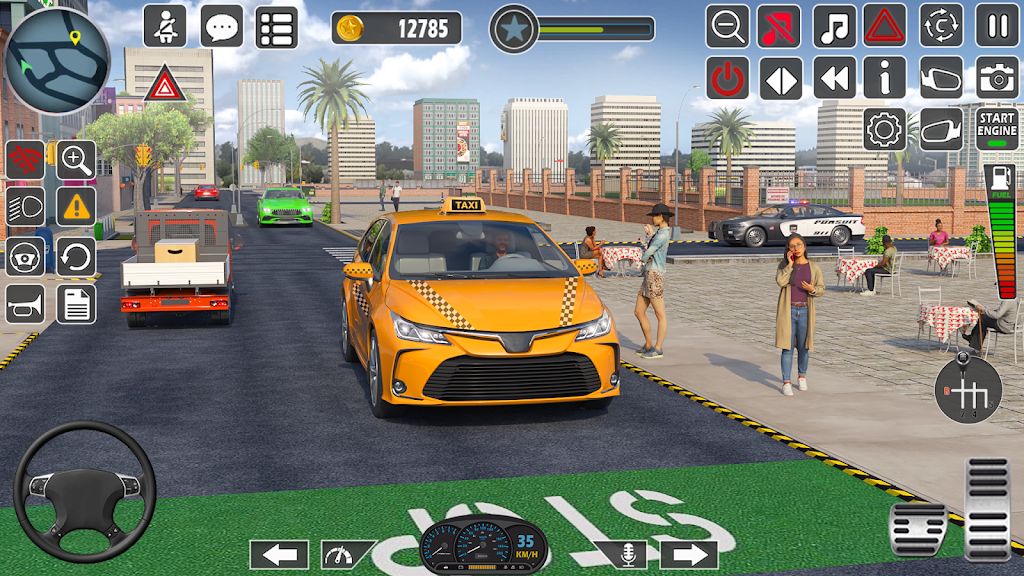Toggle the red muted music icon
This screenshot has height=576, width=1024.
(x=779, y=26)
